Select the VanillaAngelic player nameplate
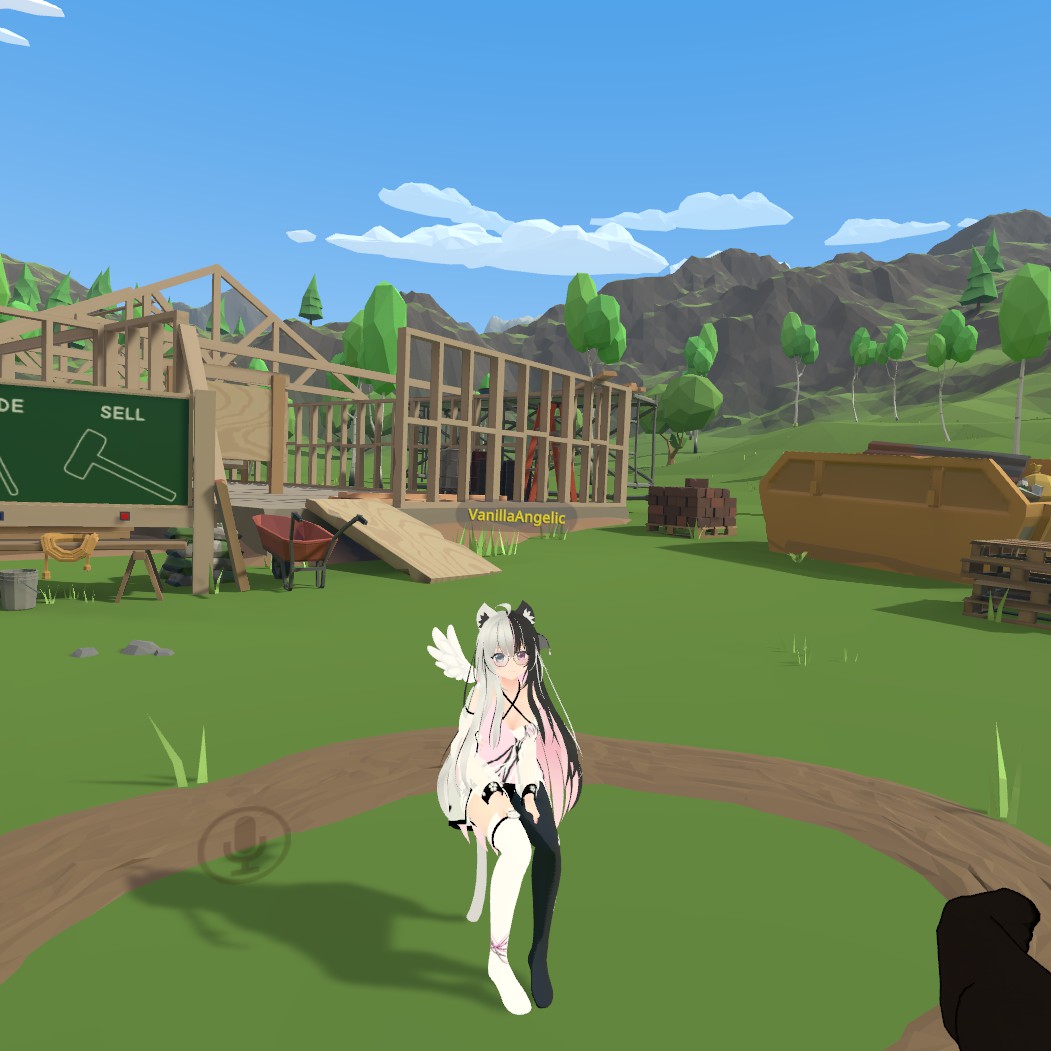Viewport: 1051px width, 1051px height. click(x=516, y=517)
